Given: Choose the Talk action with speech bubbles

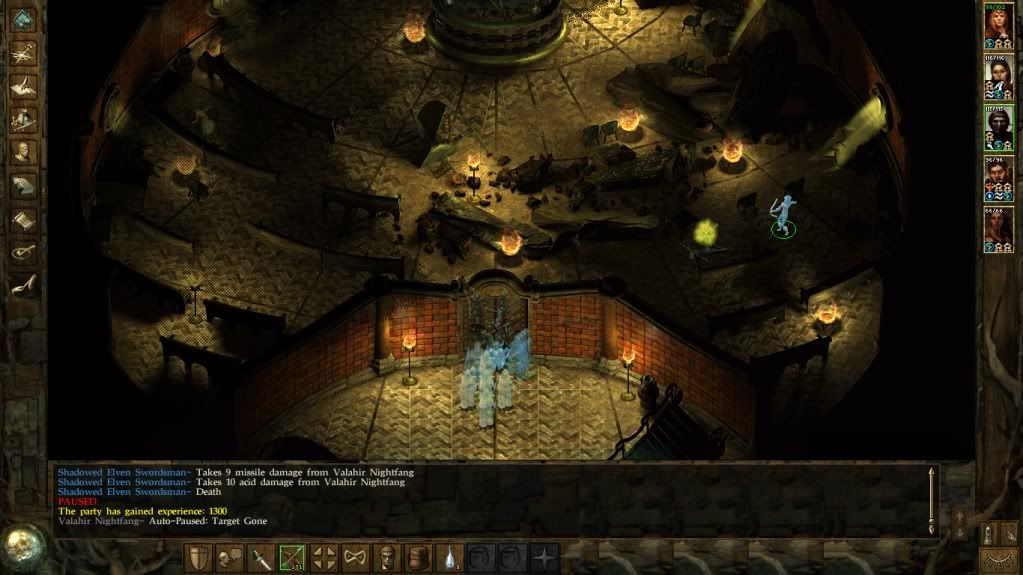Looking at the screenshot, I should point(231,558).
